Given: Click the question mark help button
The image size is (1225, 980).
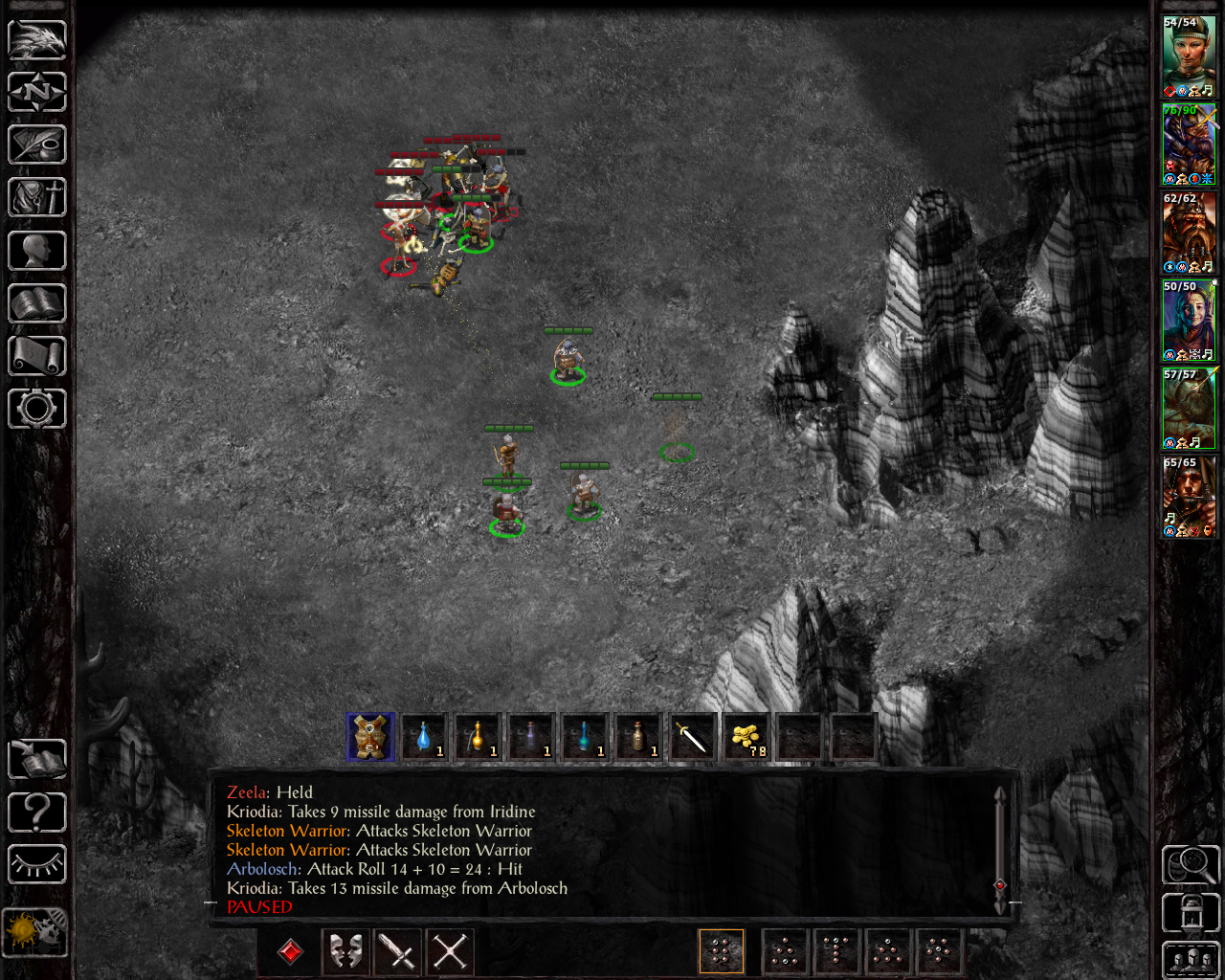Looking at the screenshot, I should tap(37, 813).
